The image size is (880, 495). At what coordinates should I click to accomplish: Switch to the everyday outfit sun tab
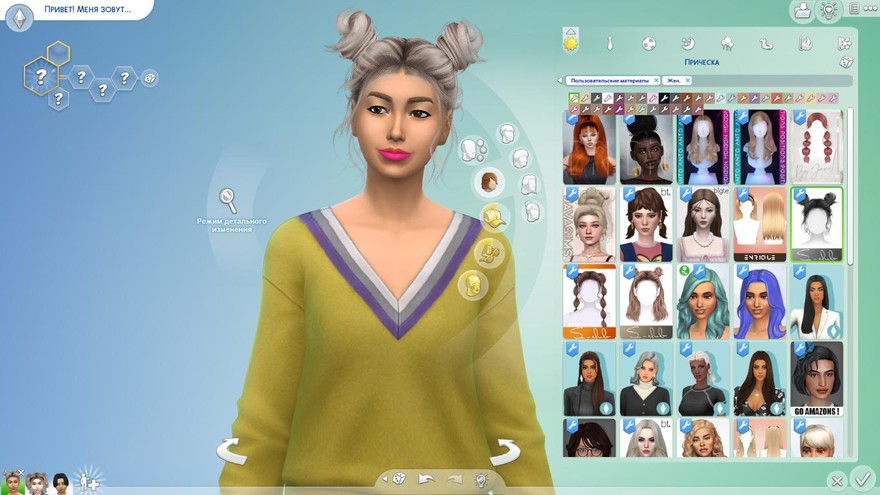571,44
